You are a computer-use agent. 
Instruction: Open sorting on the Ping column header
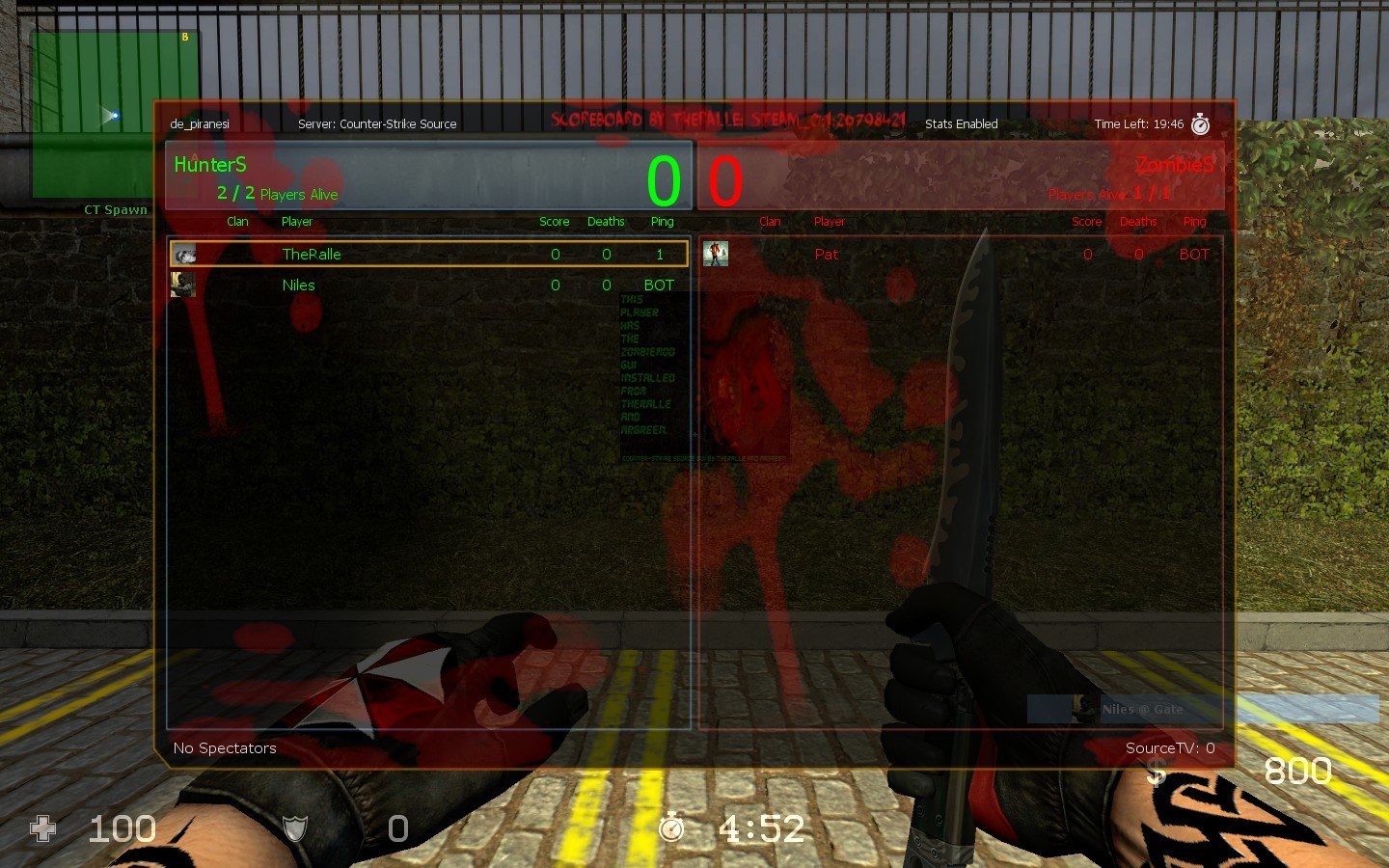pos(662,221)
